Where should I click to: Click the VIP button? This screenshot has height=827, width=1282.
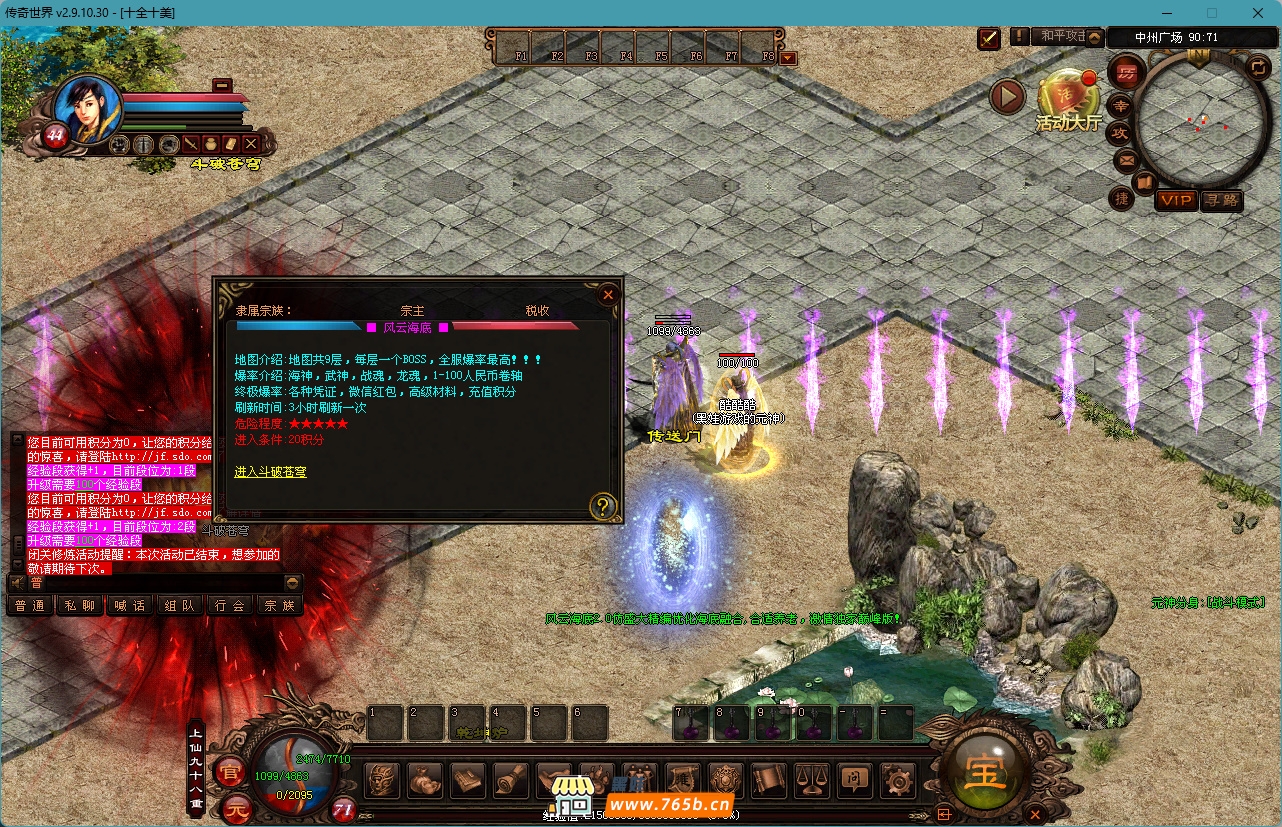click(x=1176, y=200)
